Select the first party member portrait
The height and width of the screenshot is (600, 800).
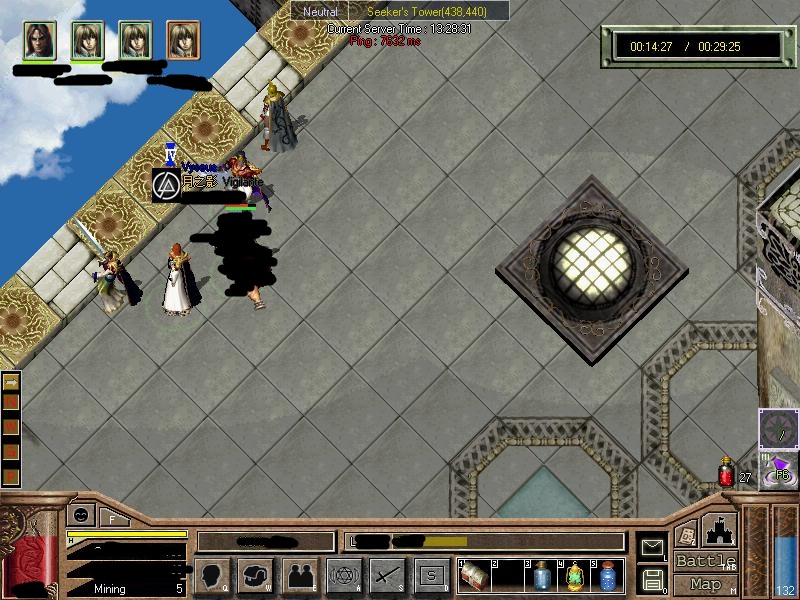pos(39,40)
